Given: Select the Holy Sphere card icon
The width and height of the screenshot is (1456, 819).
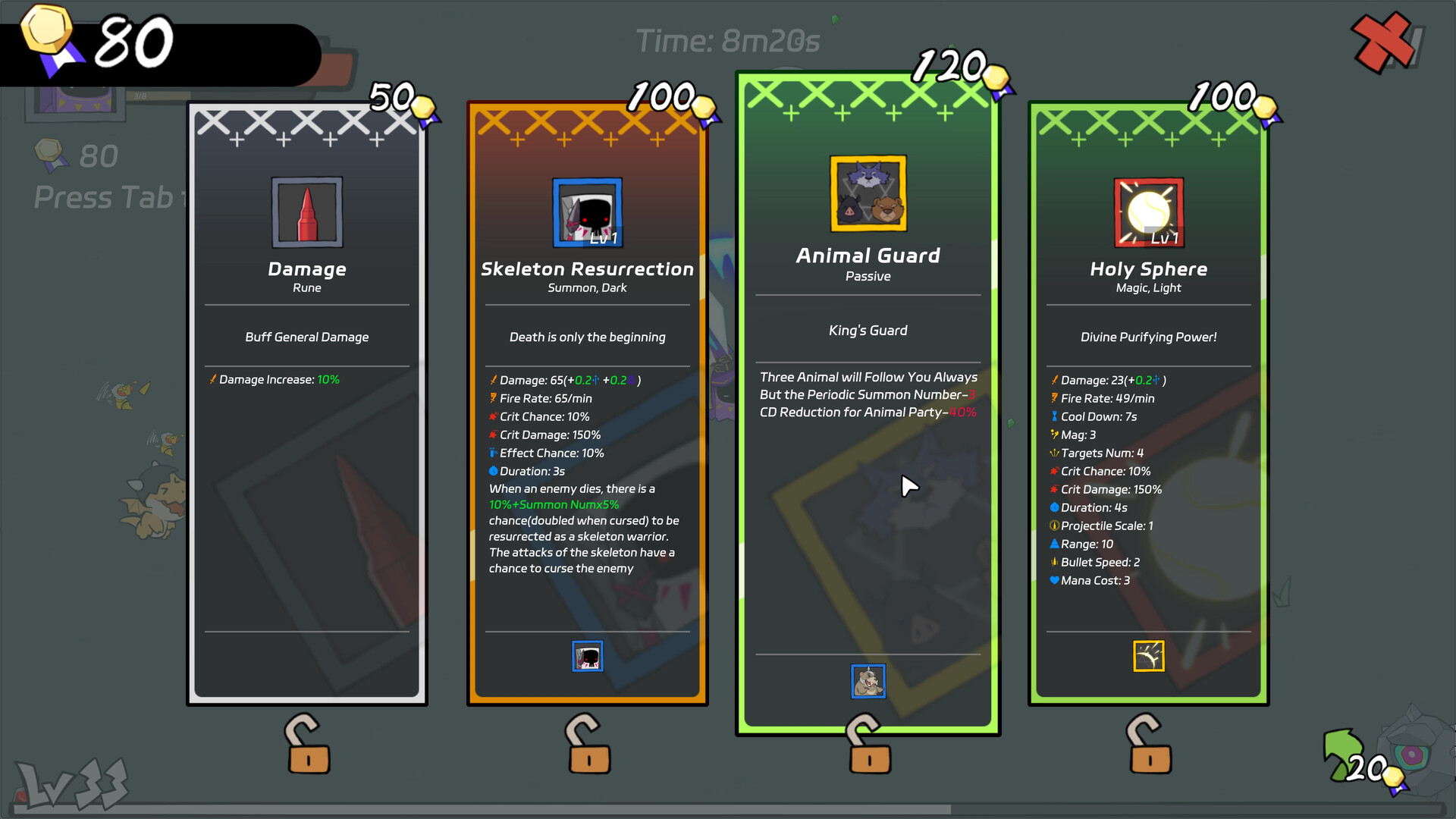Looking at the screenshot, I should [x=1148, y=212].
